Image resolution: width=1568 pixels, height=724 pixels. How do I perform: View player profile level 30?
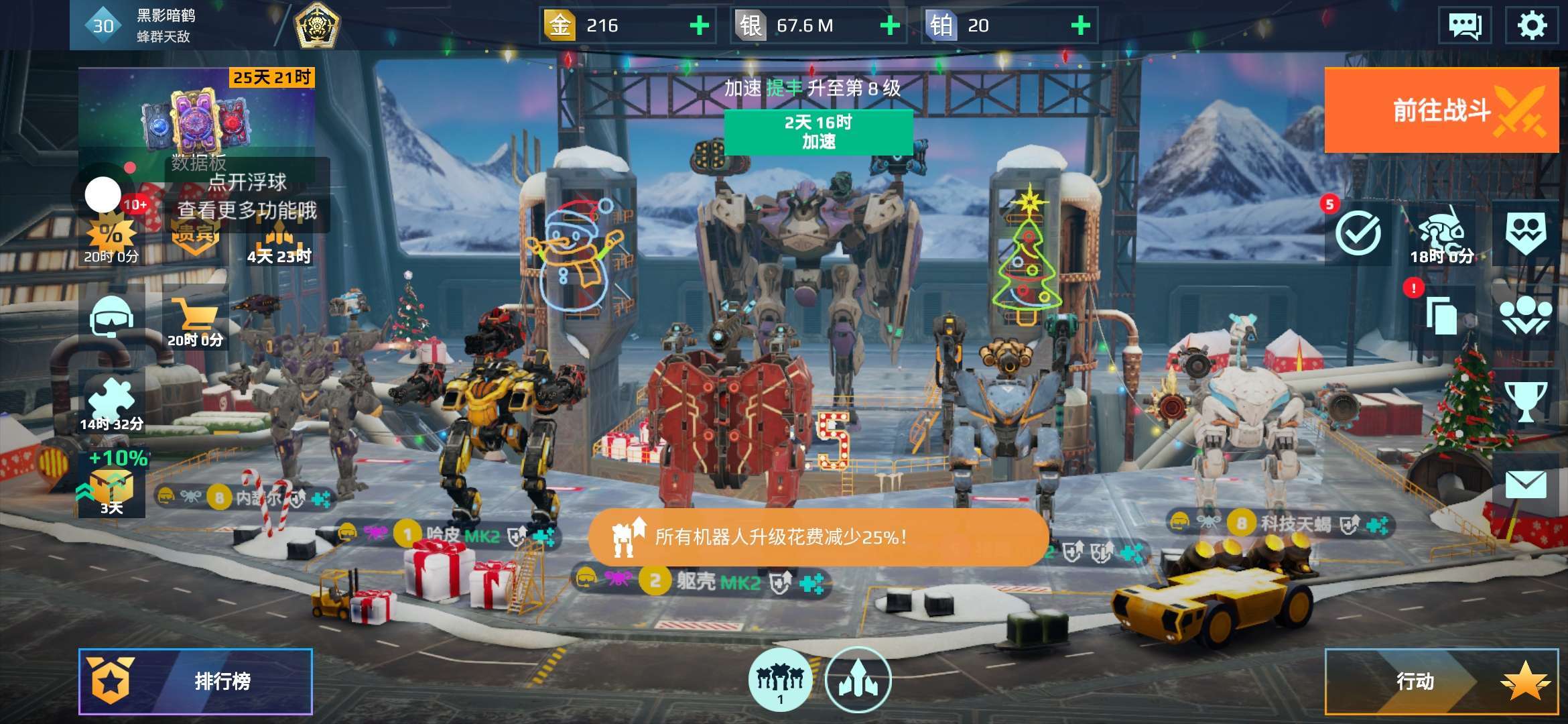coord(103,25)
